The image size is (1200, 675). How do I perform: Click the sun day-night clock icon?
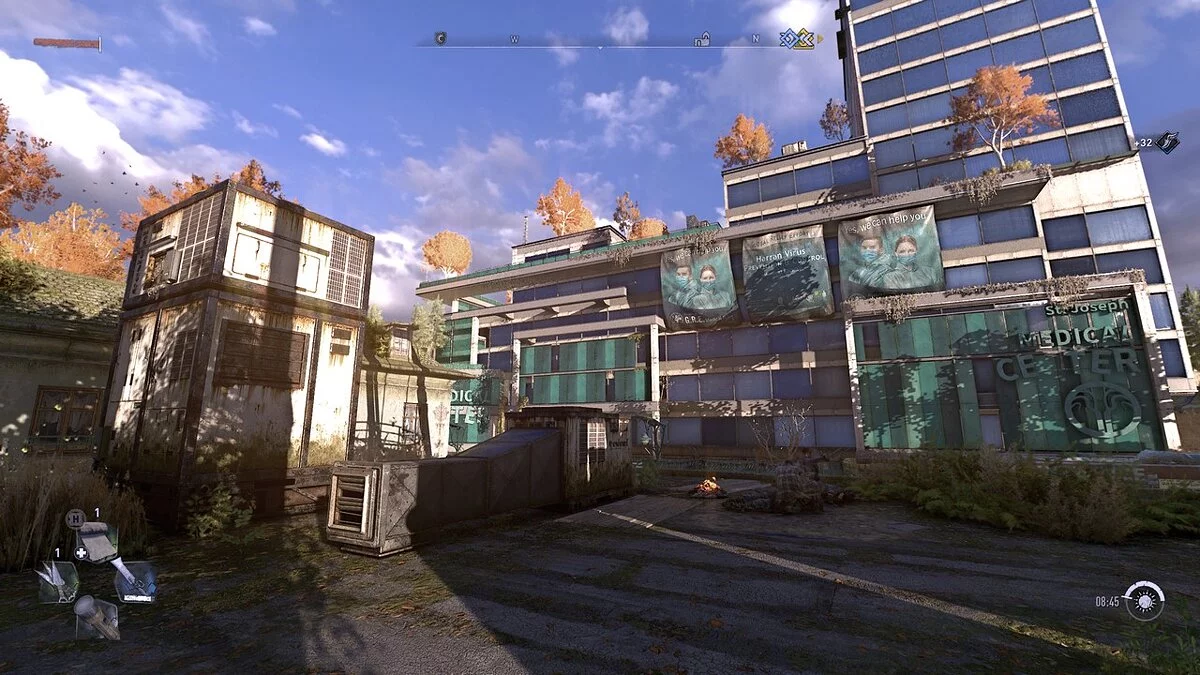(x=1144, y=601)
